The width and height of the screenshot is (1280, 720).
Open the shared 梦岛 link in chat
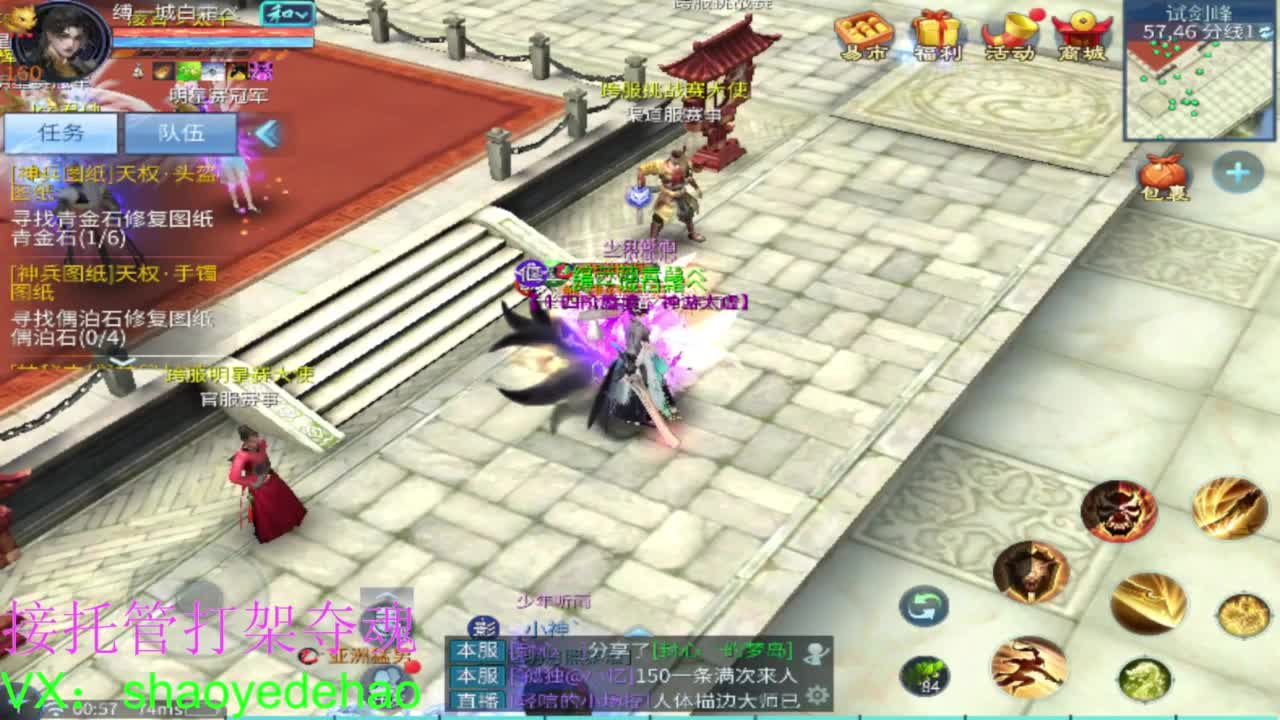pyautogui.click(x=720, y=652)
